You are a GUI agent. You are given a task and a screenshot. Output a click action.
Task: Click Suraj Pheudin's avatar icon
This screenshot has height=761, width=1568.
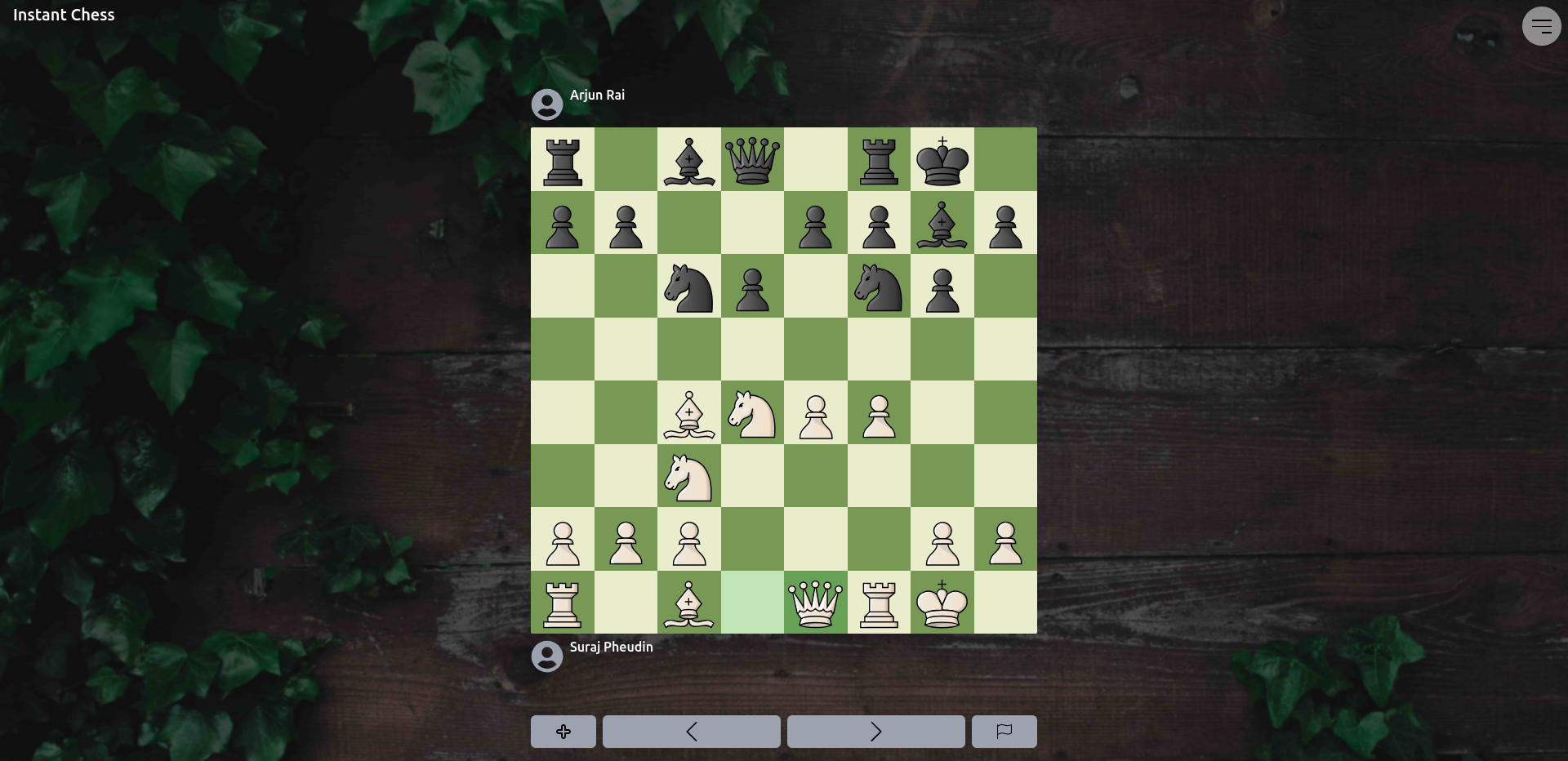546,656
